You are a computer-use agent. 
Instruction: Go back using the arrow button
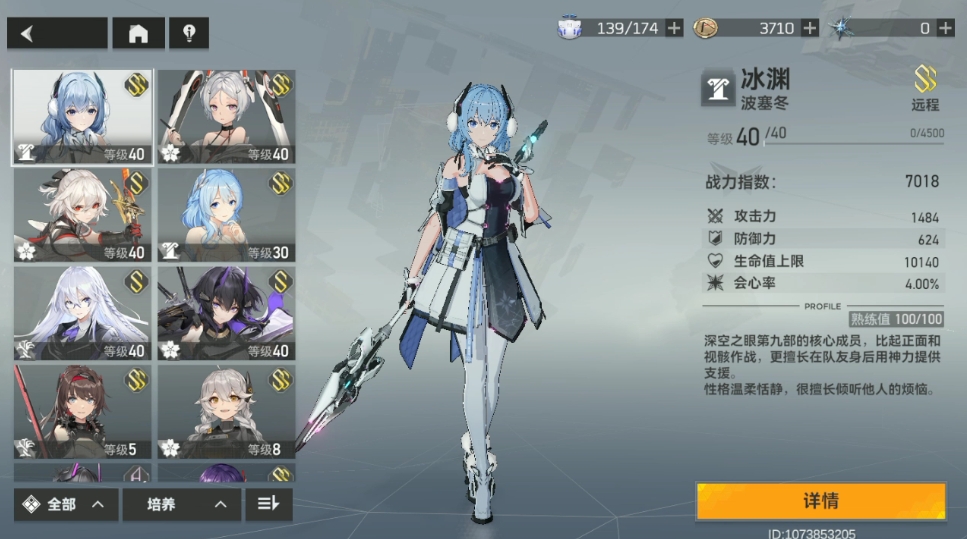click(57, 33)
